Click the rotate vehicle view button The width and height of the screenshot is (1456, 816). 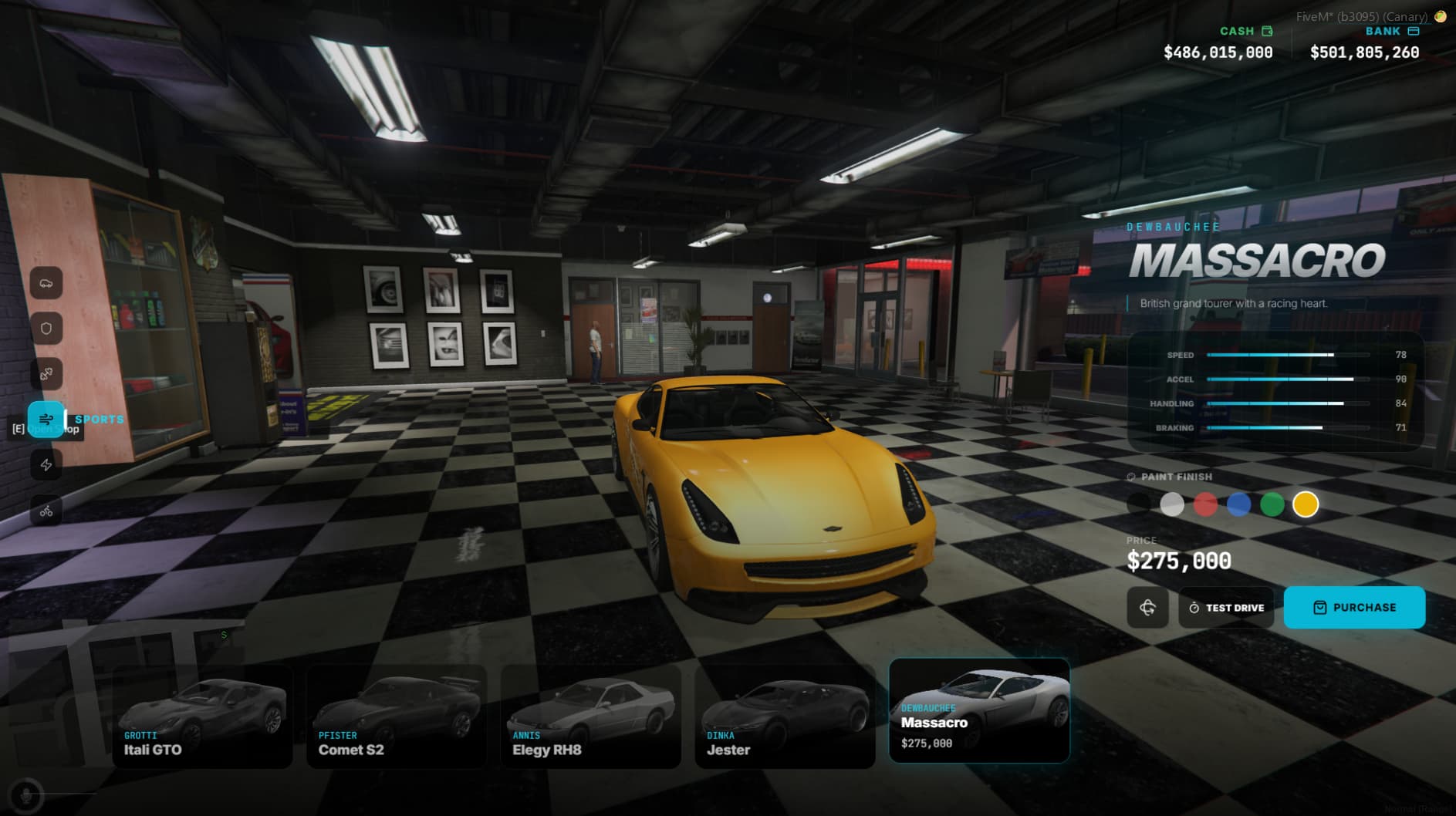tap(1147, 608)
